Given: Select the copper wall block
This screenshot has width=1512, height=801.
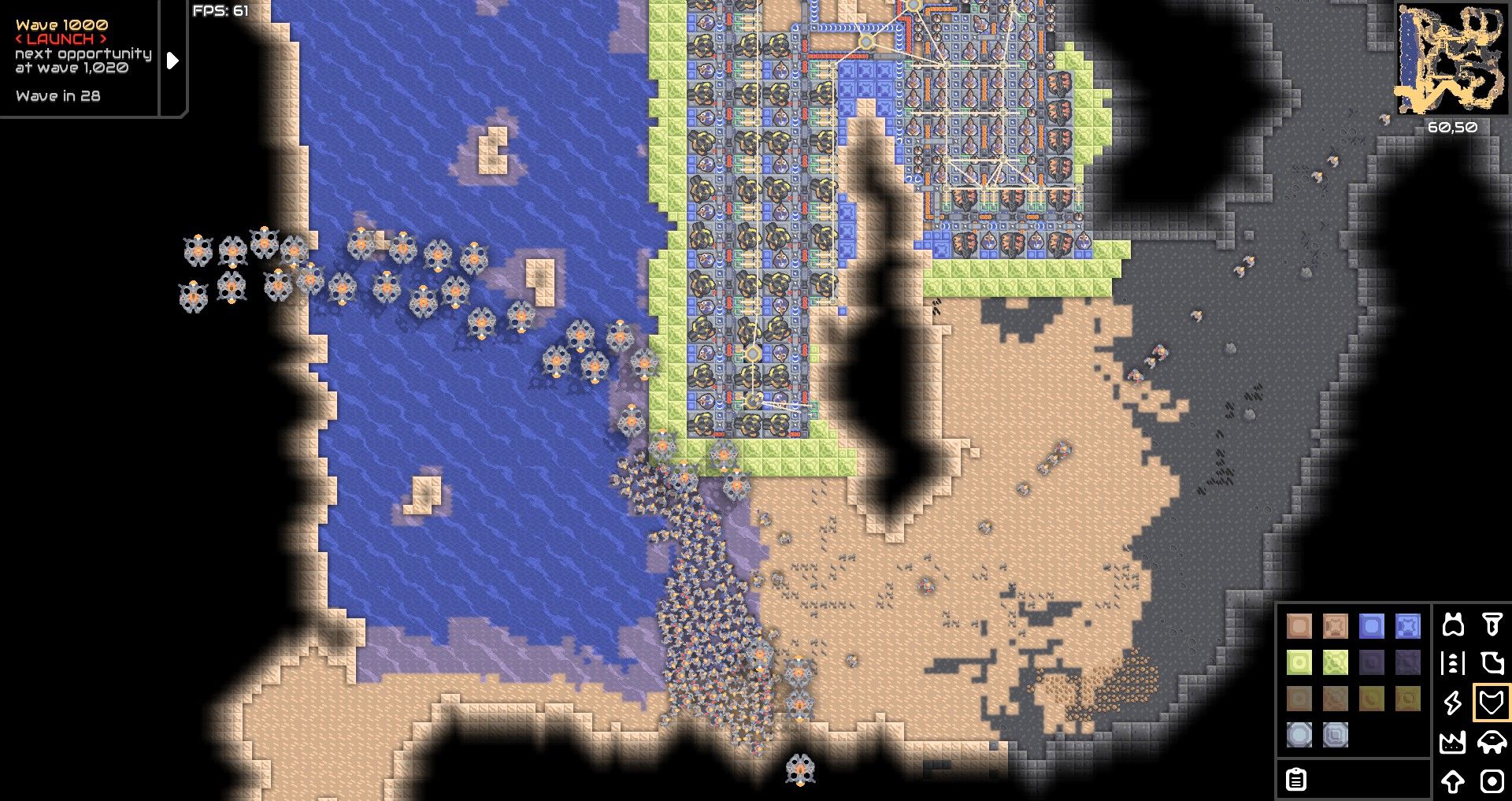Looking at the screenshot, I should tap(1299, 627).
